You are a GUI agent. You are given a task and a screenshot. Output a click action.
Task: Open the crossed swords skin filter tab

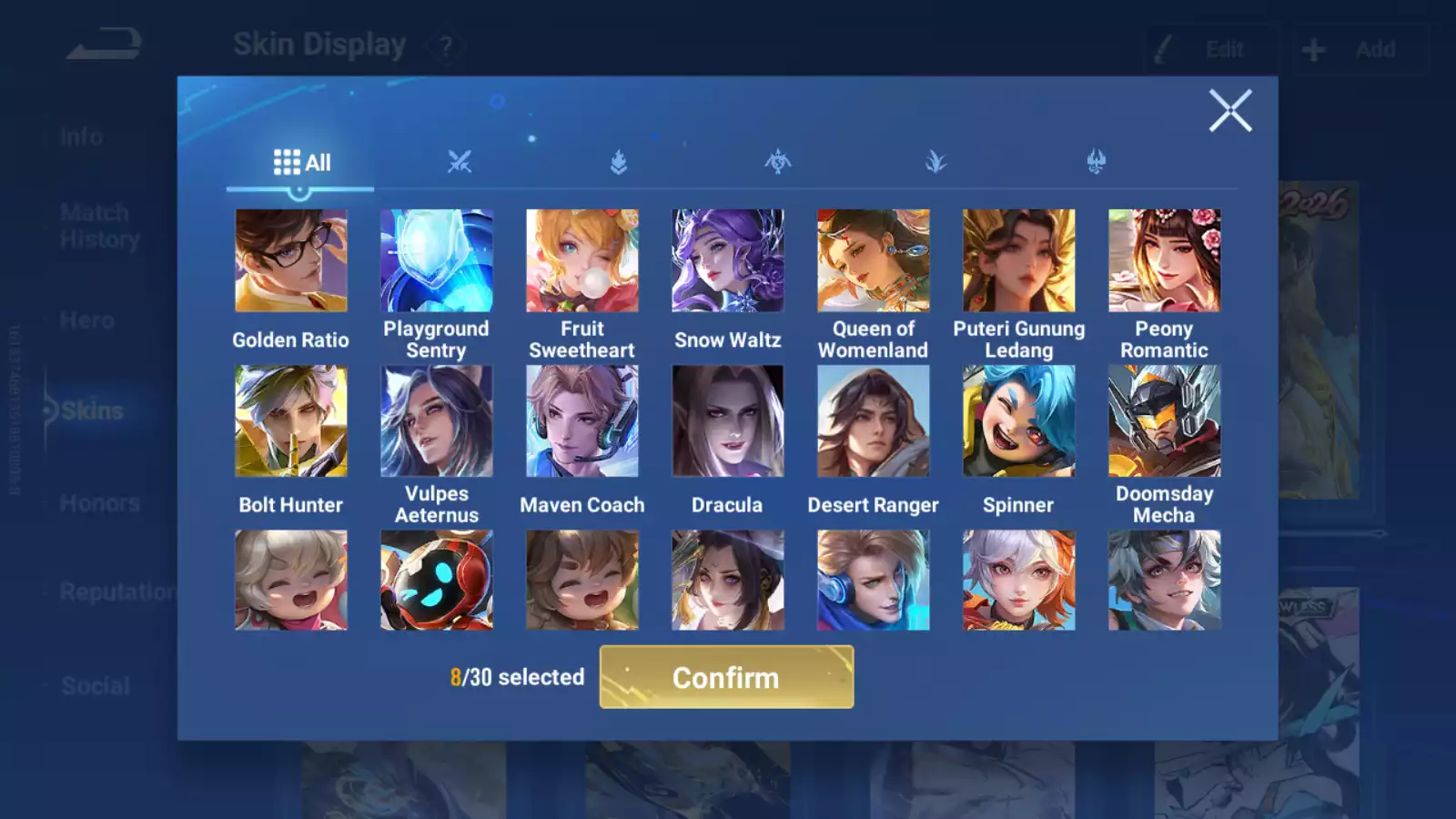point(460,162)
